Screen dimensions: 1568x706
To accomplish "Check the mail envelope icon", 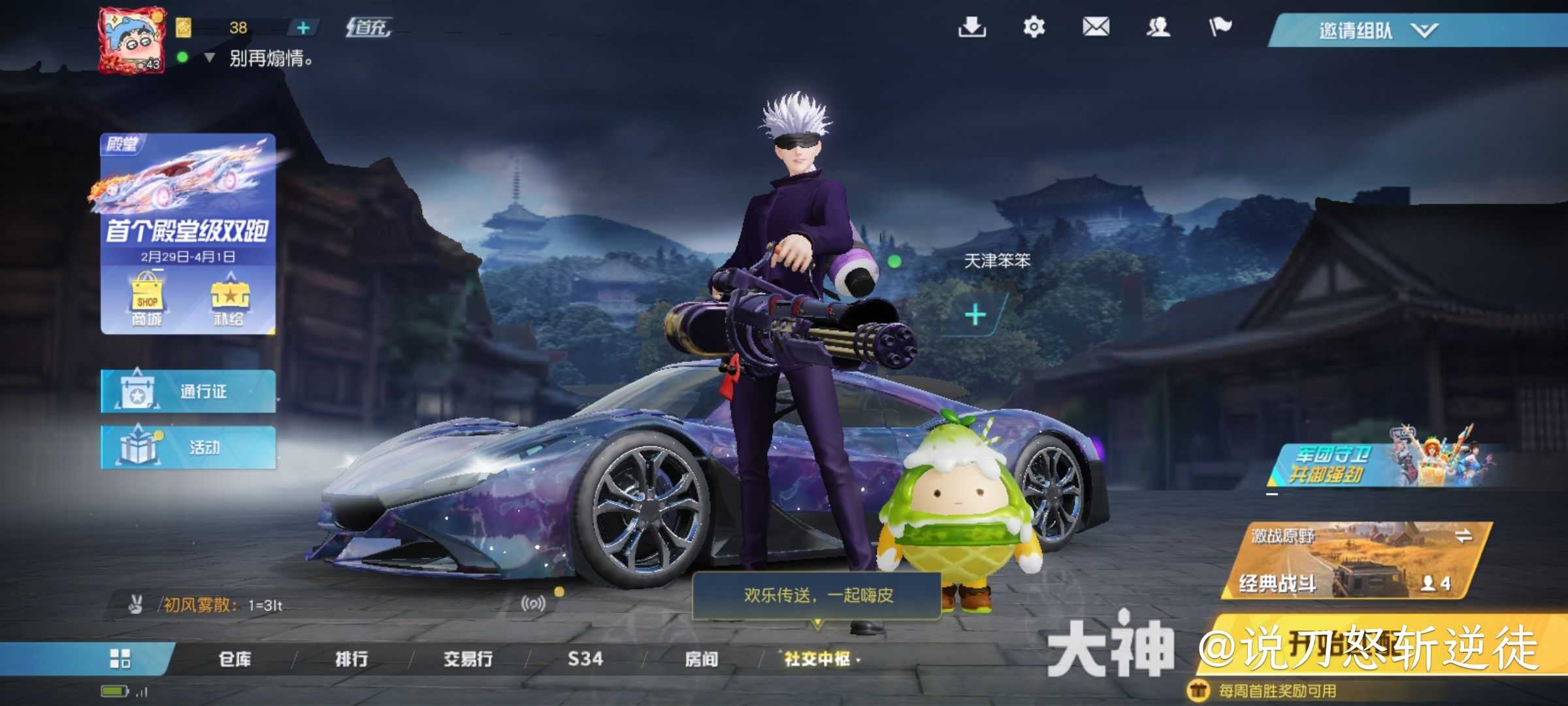I will pos(1096,27).
